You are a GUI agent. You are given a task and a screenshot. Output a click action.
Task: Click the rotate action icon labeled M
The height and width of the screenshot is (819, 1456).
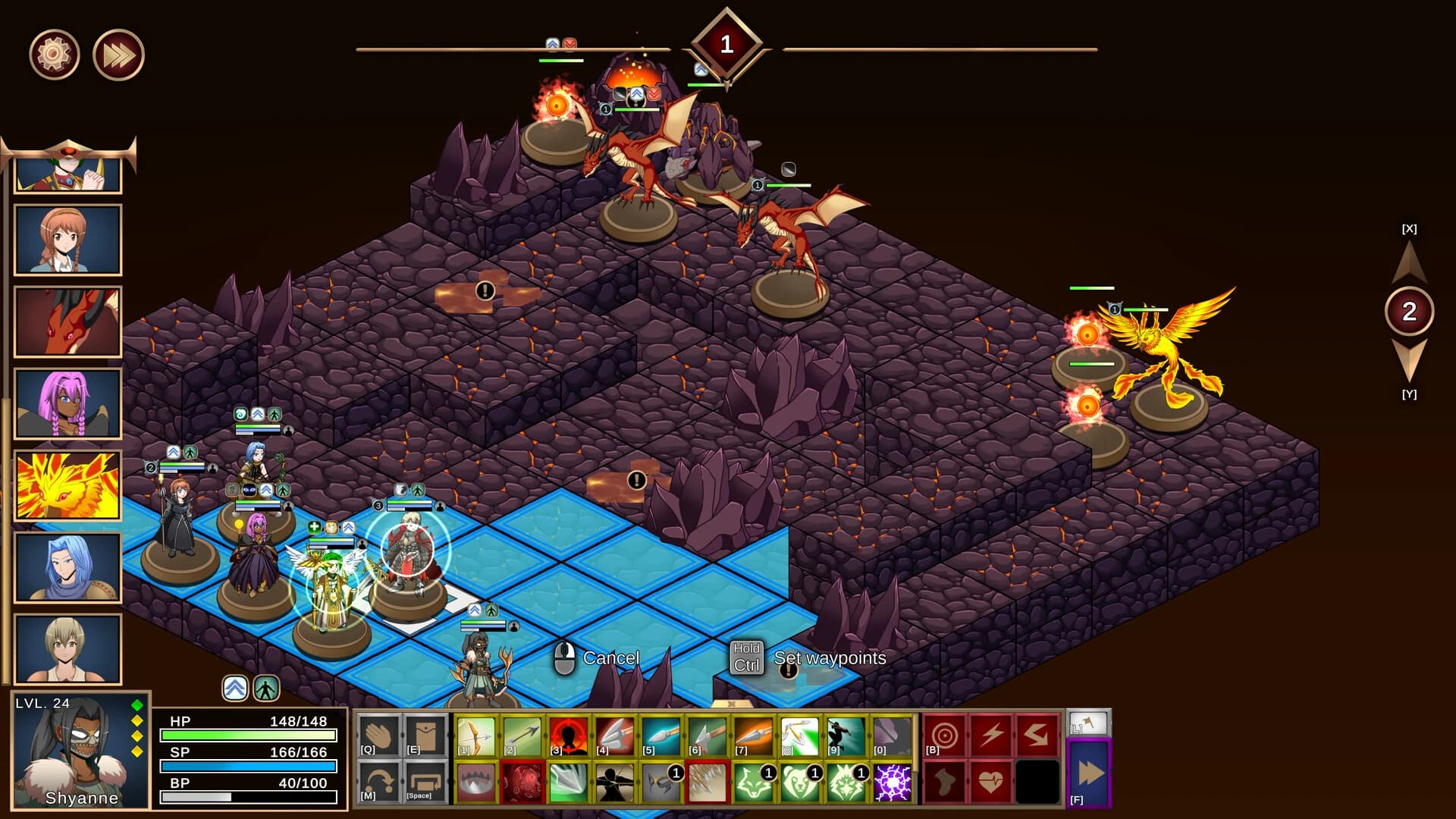click(378, 783)
